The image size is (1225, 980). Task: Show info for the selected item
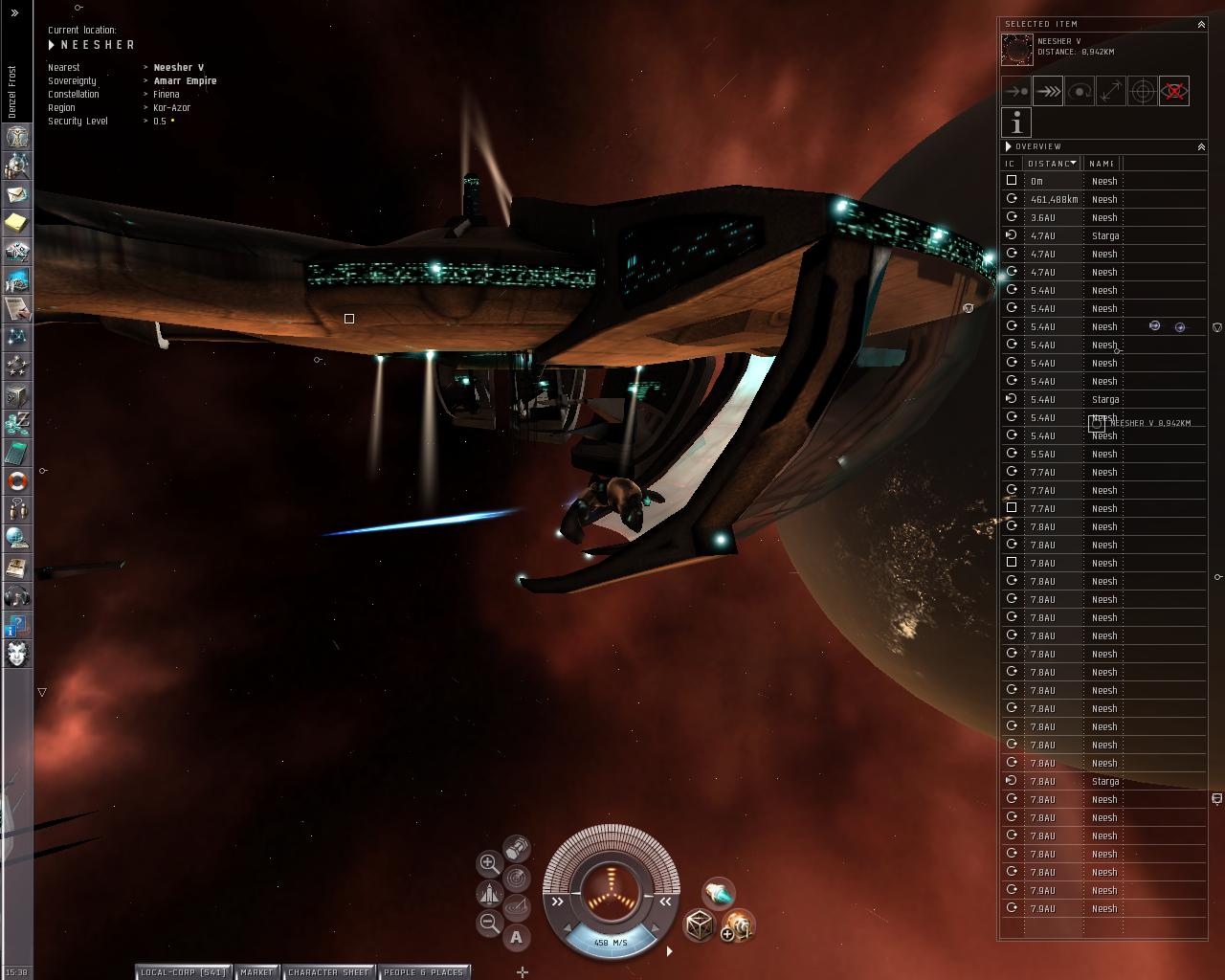(x=1016, y=122)
